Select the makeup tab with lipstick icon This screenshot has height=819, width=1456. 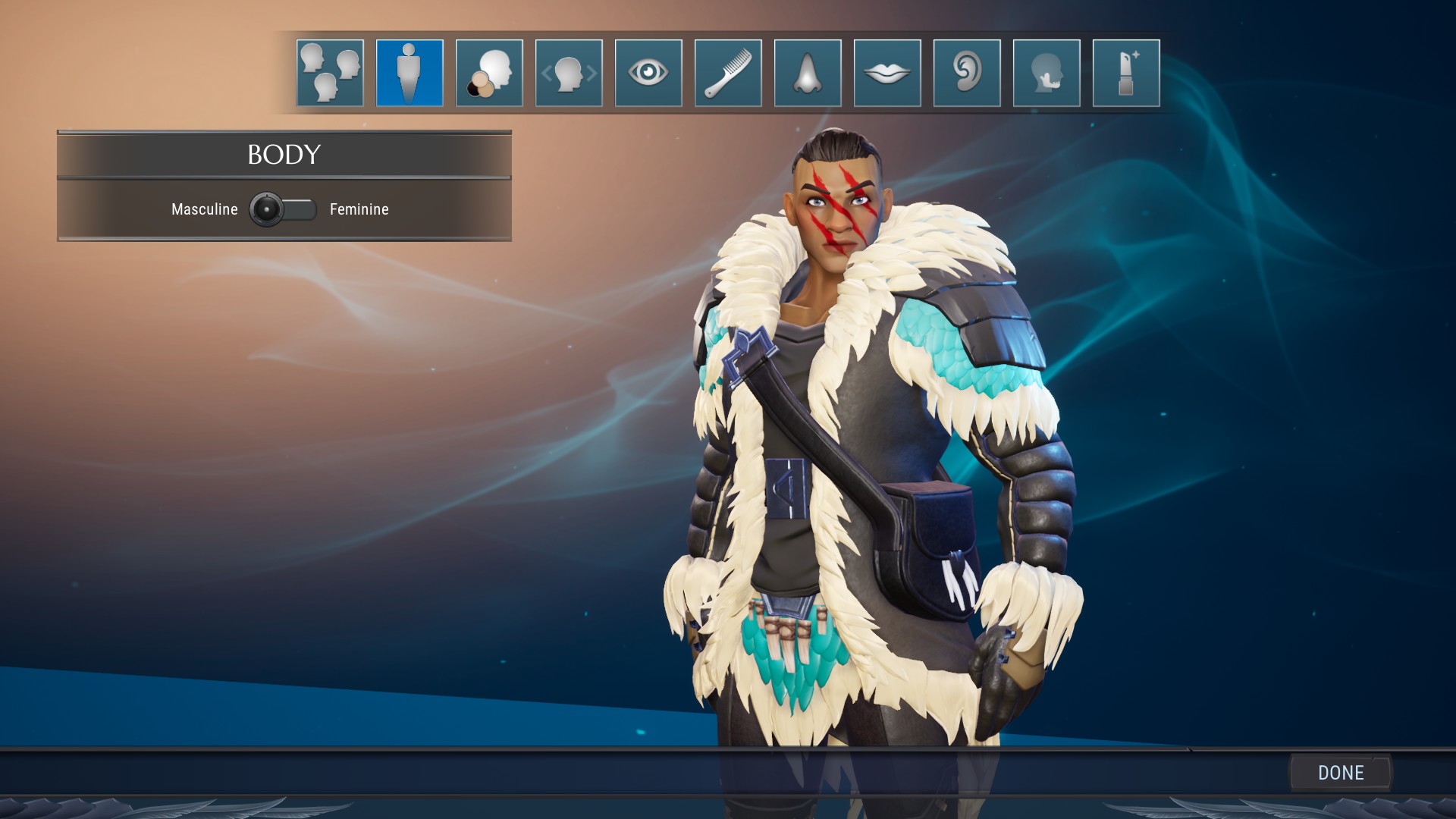coord(1126,73)
